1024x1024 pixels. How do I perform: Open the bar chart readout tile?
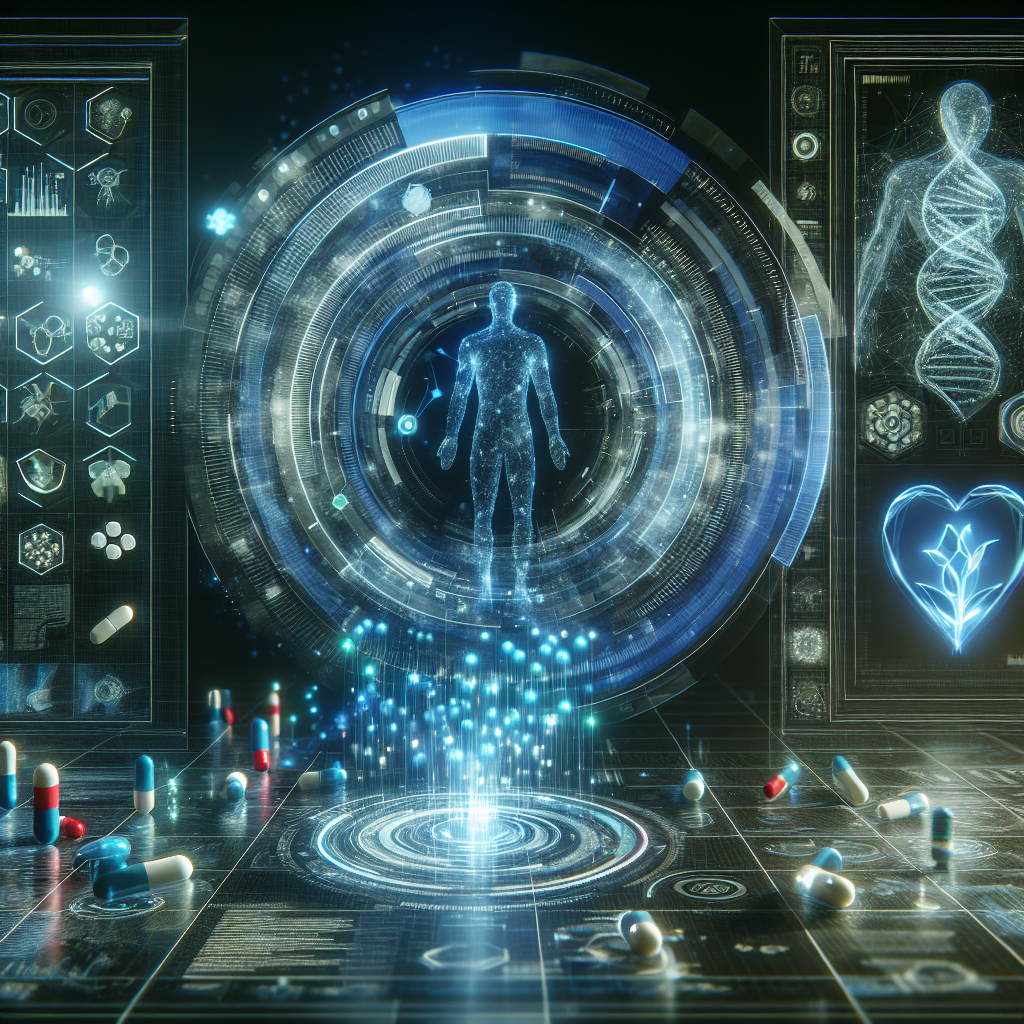[x=38, y=190]
